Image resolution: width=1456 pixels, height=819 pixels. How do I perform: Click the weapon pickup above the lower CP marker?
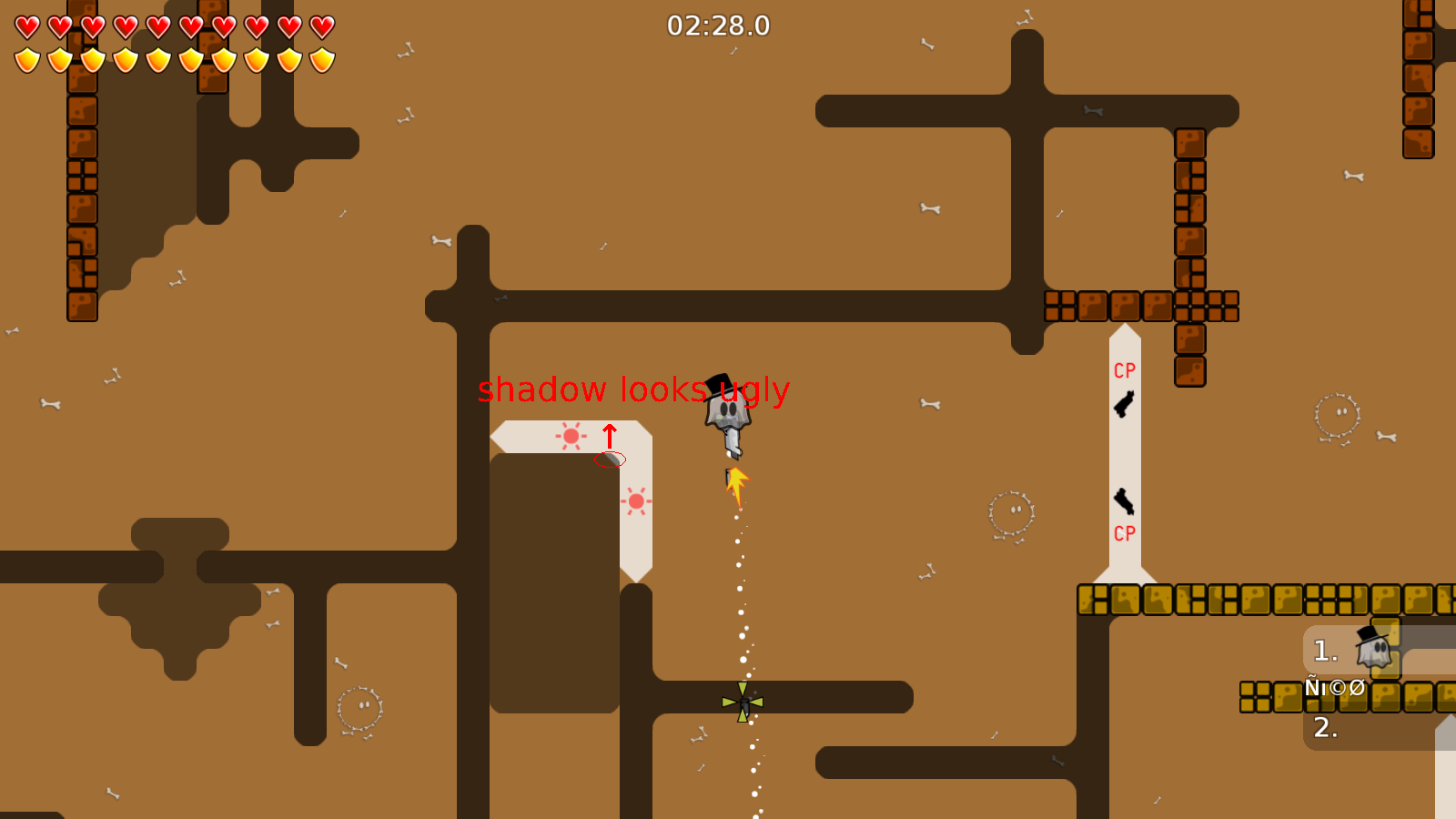point(1126,500)
